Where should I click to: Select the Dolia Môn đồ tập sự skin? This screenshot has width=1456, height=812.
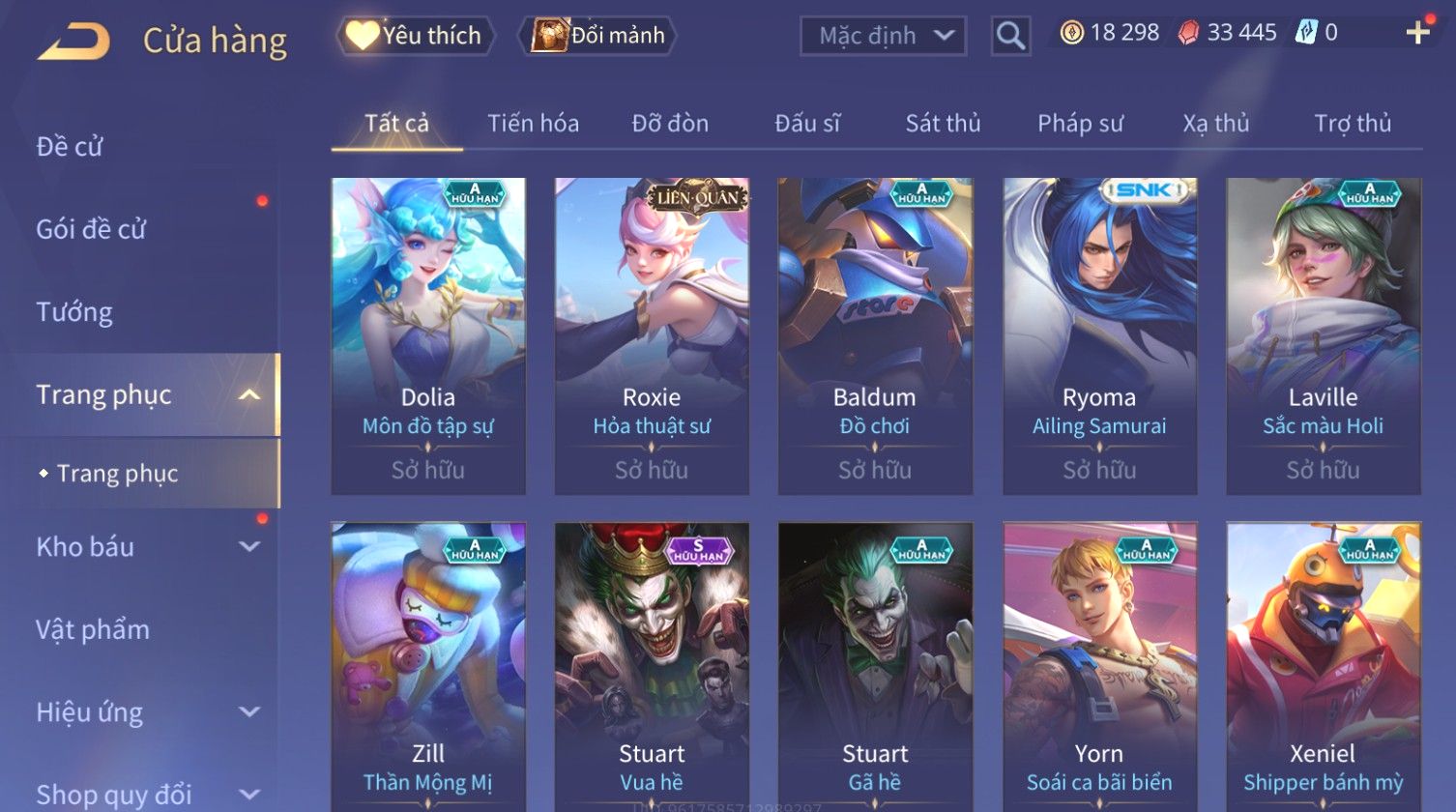click(428, 335)
